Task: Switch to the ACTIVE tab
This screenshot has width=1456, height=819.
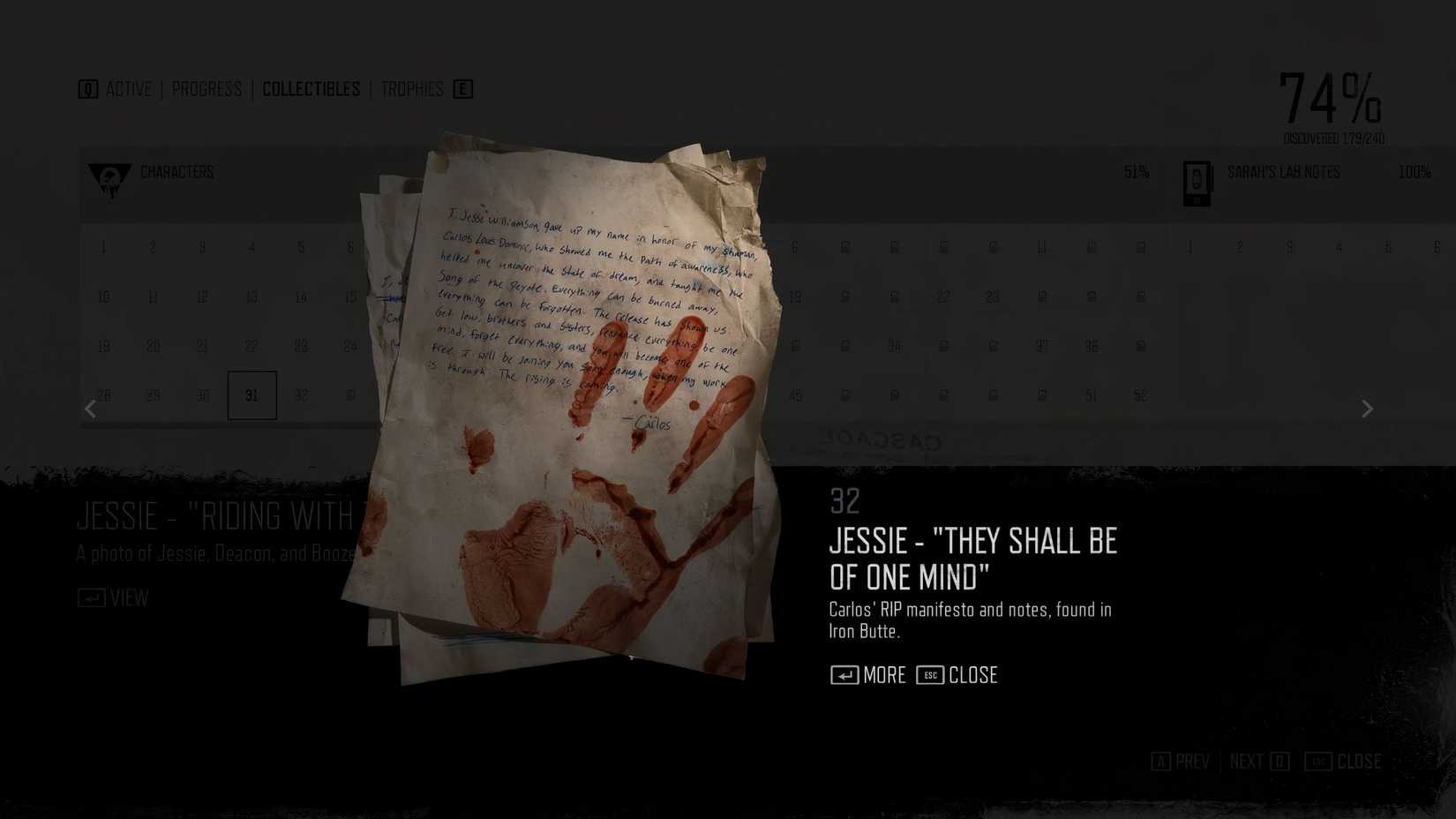Action: (129, 88)
